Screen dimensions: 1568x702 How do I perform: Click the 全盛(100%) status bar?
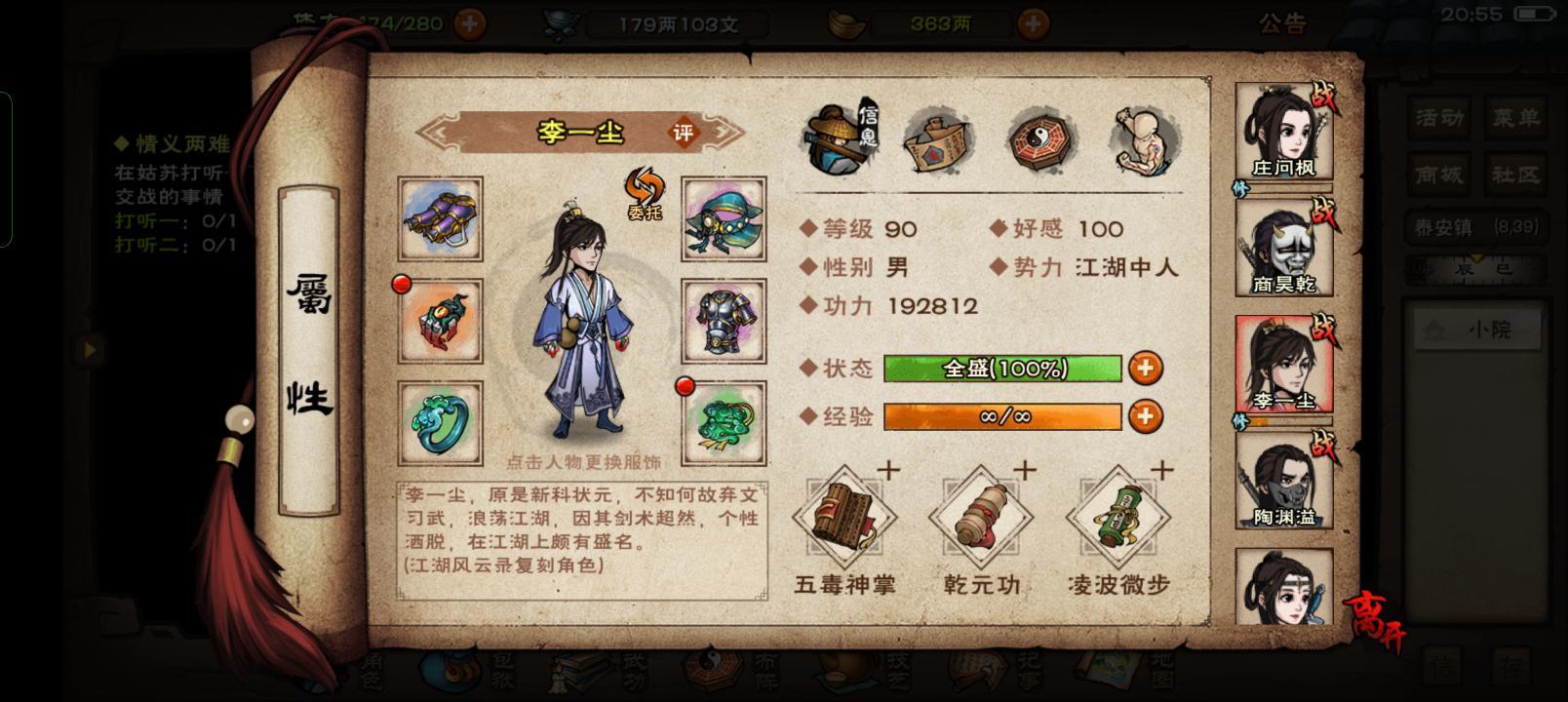[x=1004, y=370]
